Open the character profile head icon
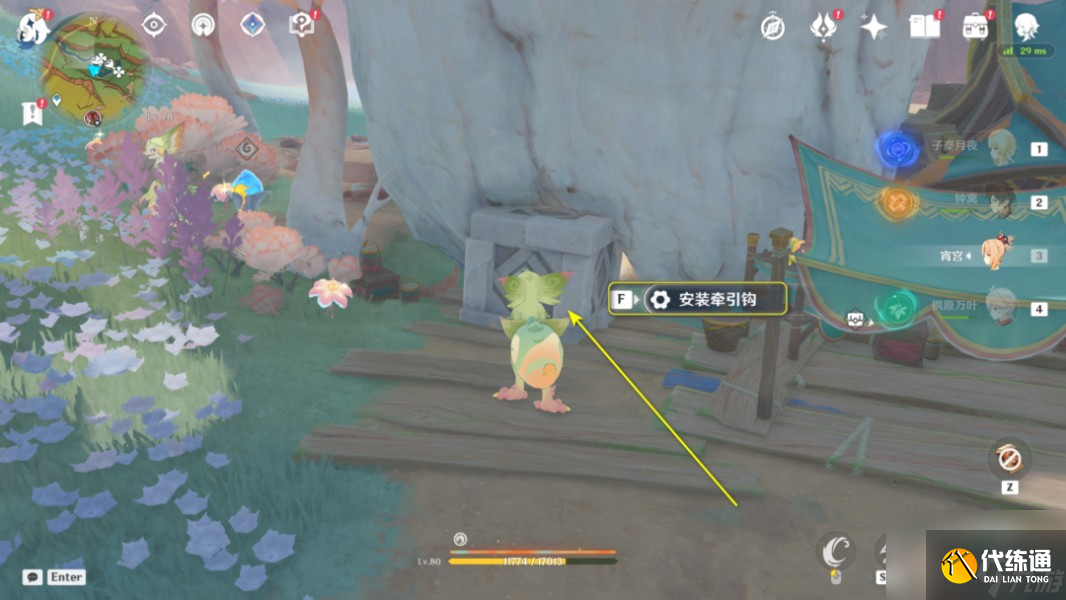 coord(1025,27)
